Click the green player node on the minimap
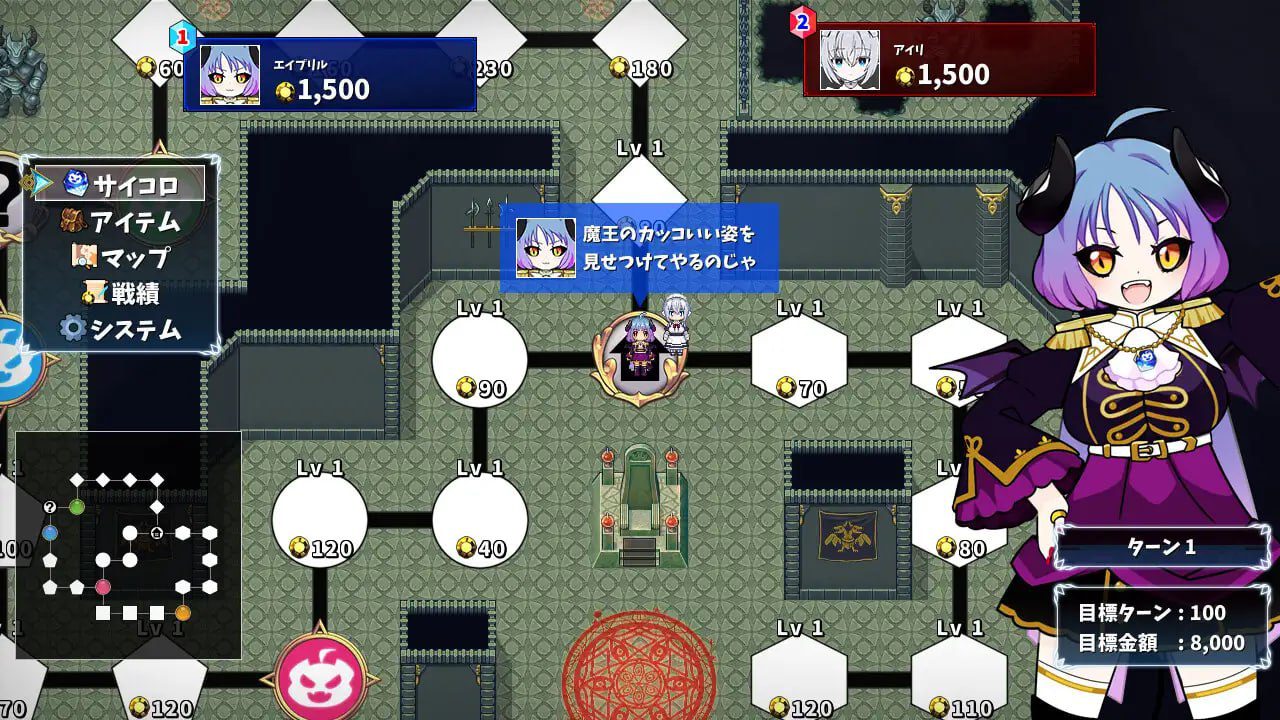Screen dimensions: 1280x720 tap(77, 507)
